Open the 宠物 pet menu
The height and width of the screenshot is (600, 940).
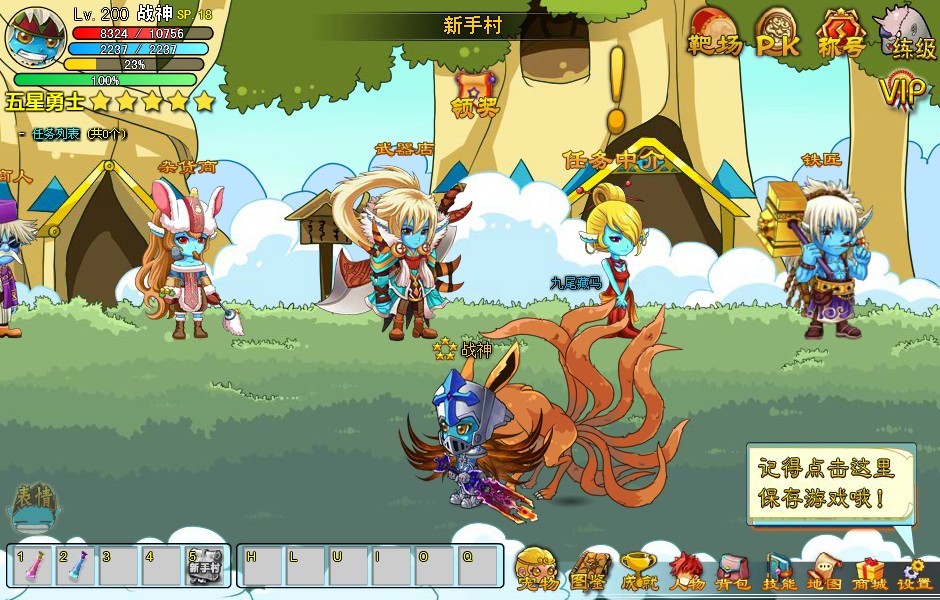coord(538,571)
